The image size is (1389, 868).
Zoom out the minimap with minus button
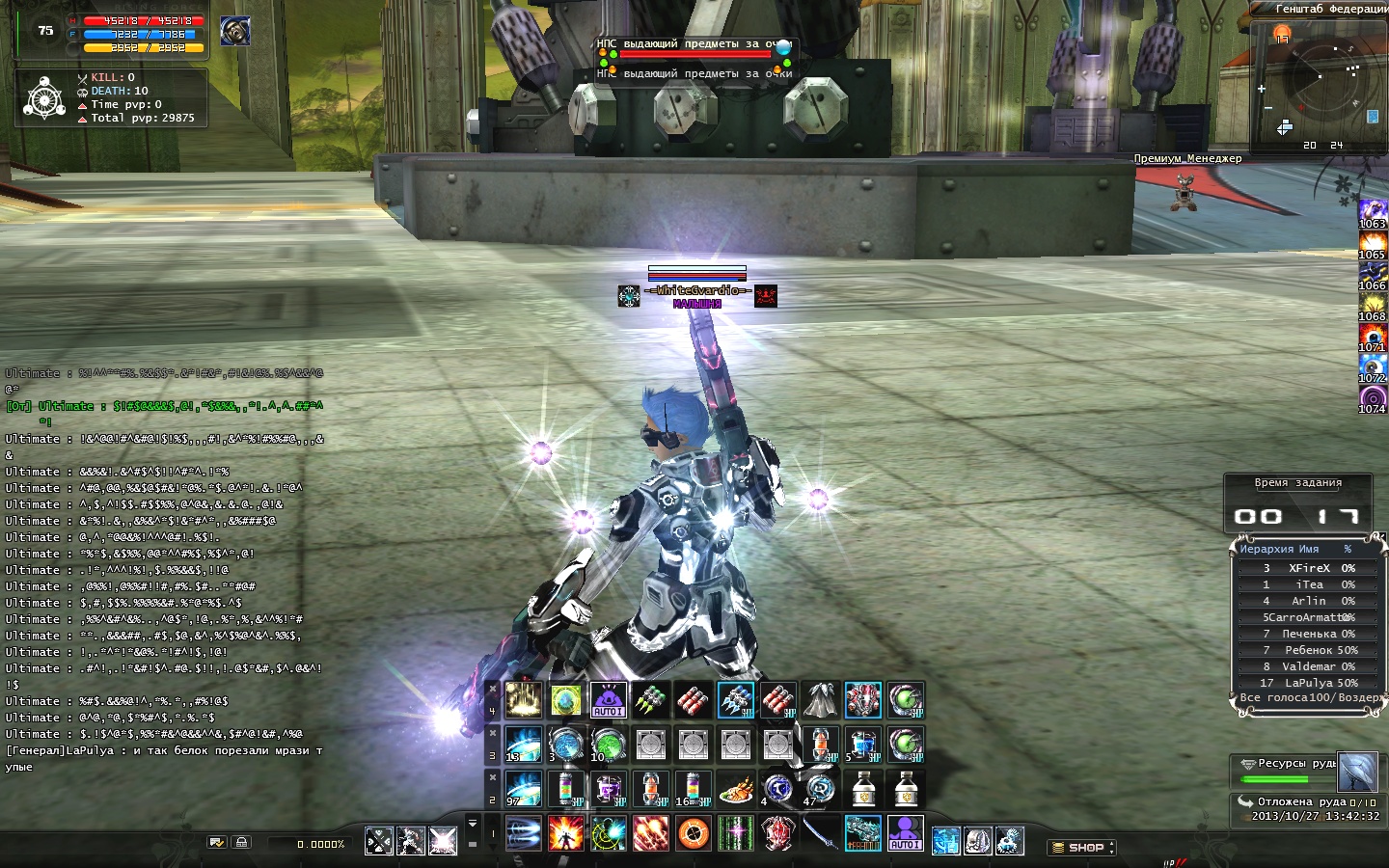coord(1268,108)
